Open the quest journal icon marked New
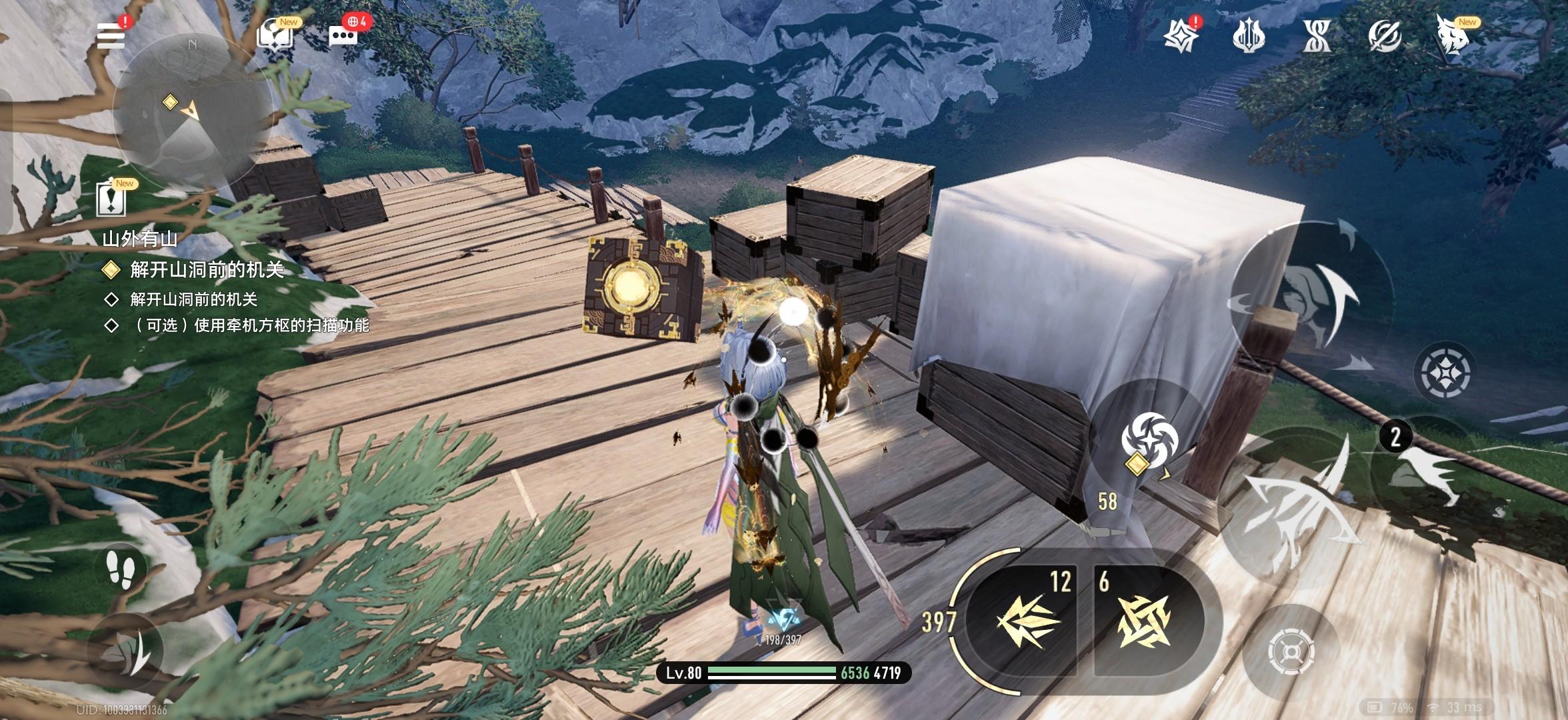The height and width of the screenshot is (720, 1568). coord(112,199)
